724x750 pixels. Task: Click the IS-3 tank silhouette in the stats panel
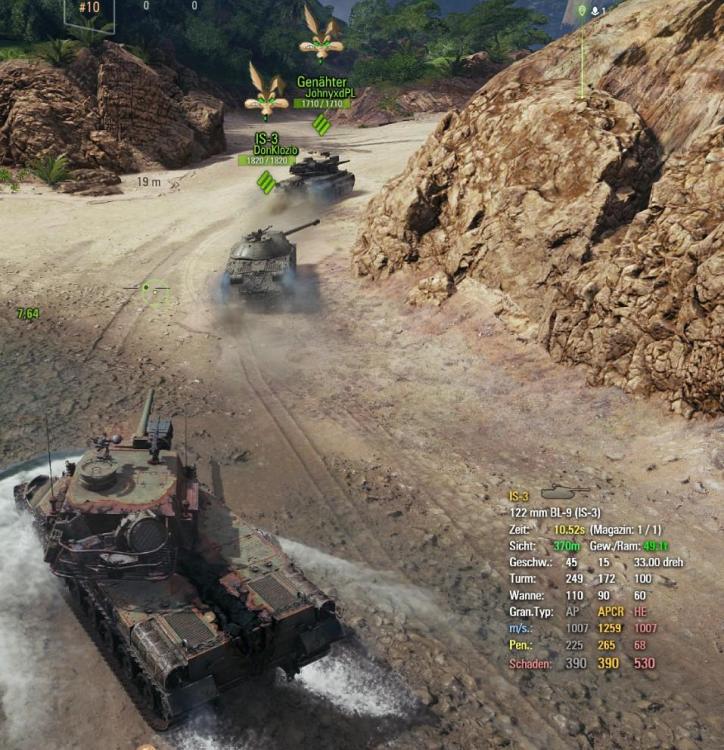(564, 492)
